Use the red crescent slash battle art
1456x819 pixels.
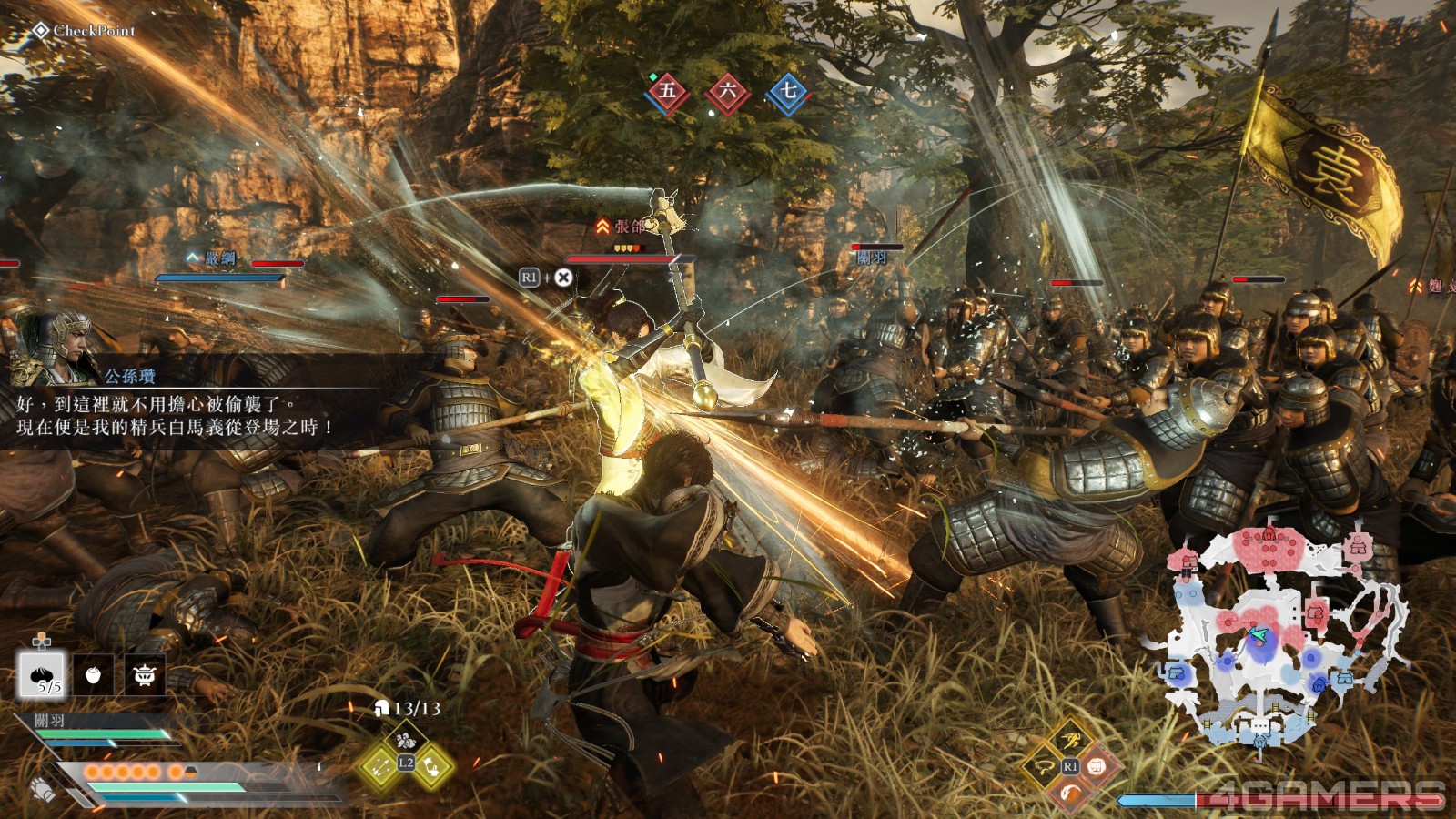coord(1071,794)
